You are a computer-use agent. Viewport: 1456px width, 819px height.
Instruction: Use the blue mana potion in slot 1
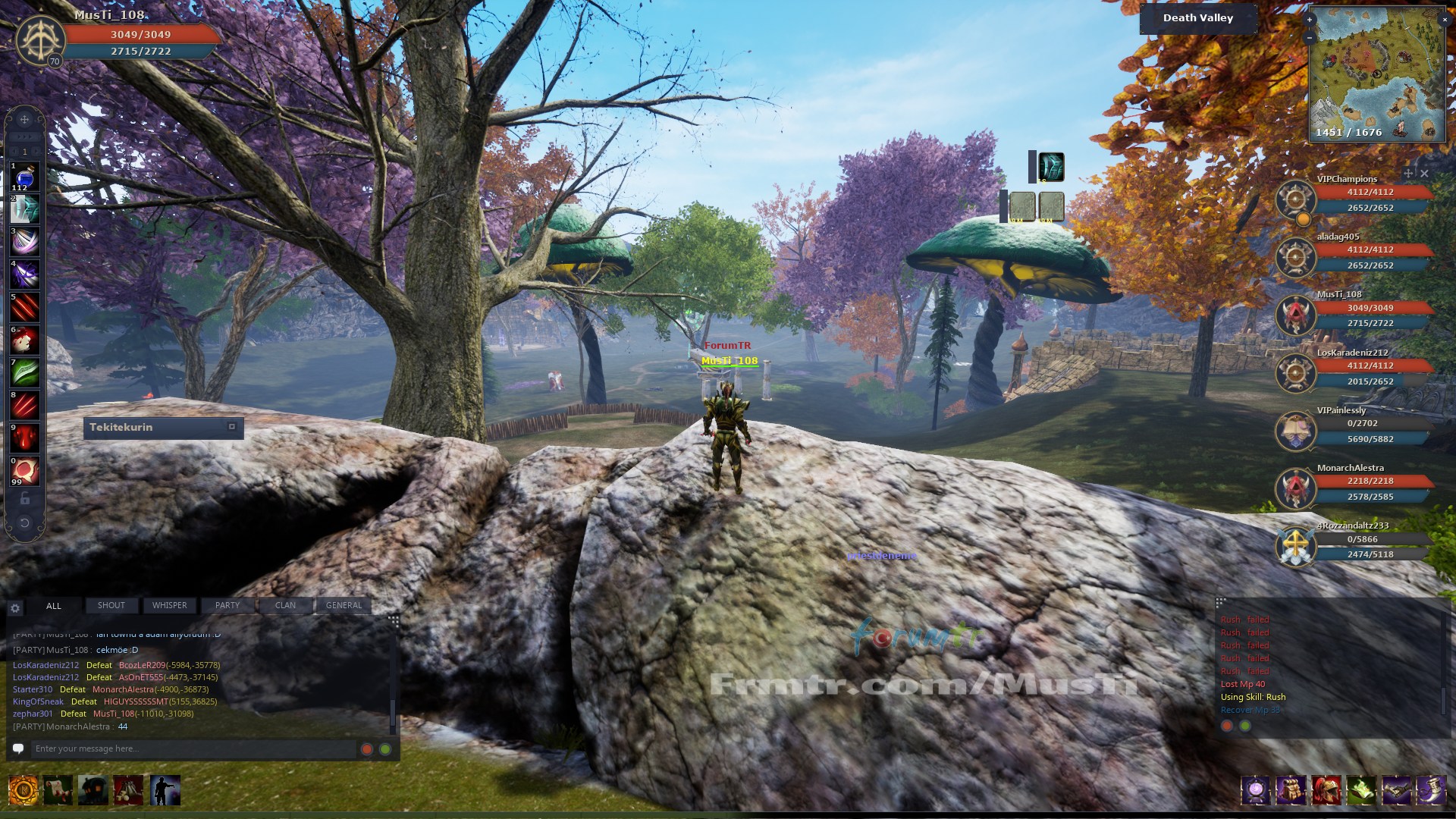(x=24, y=178)
